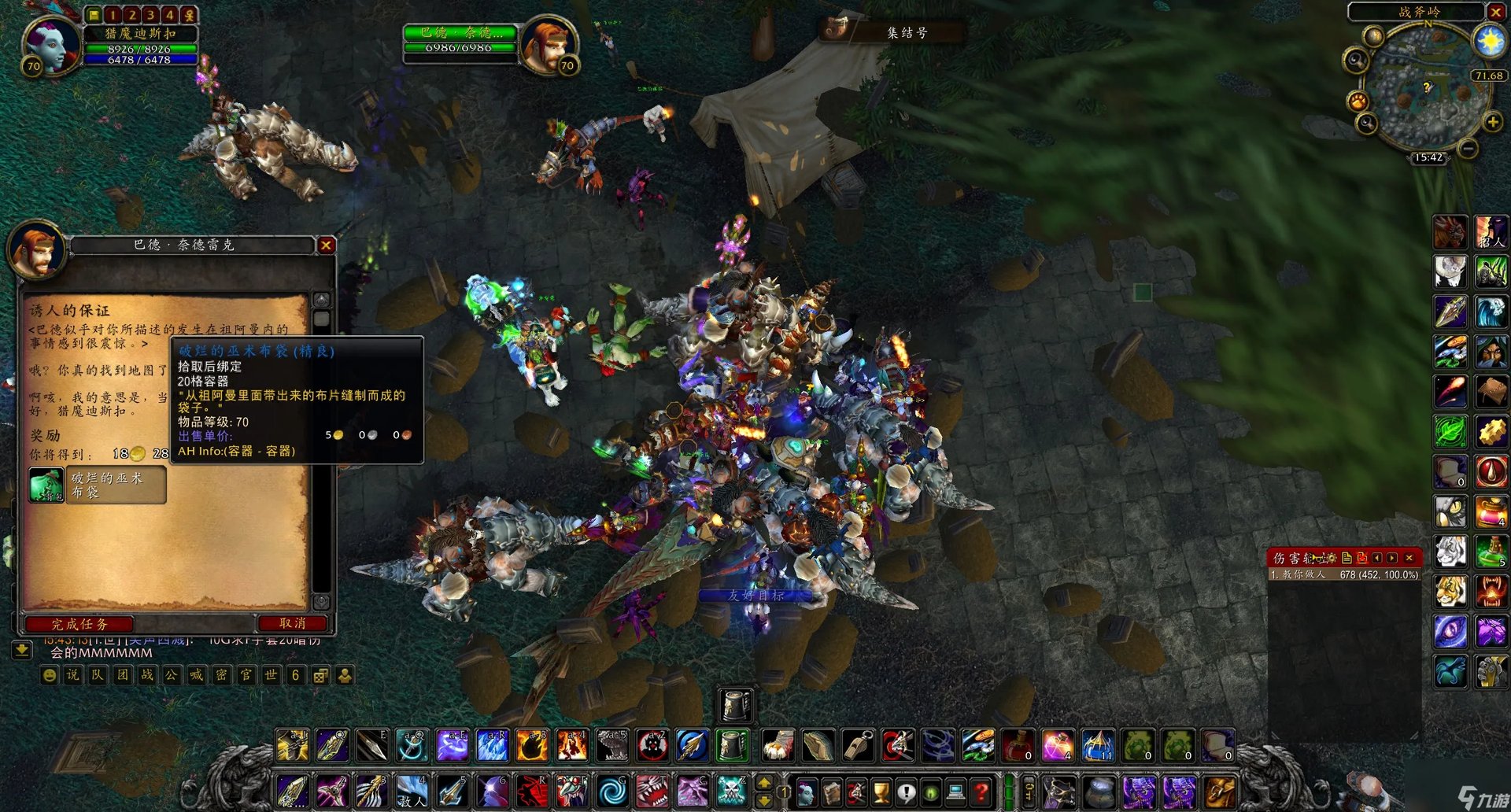Close the 伤害 damage meter window
1511x812 pixels.
pyautogui.click(x=1409, y=558)
